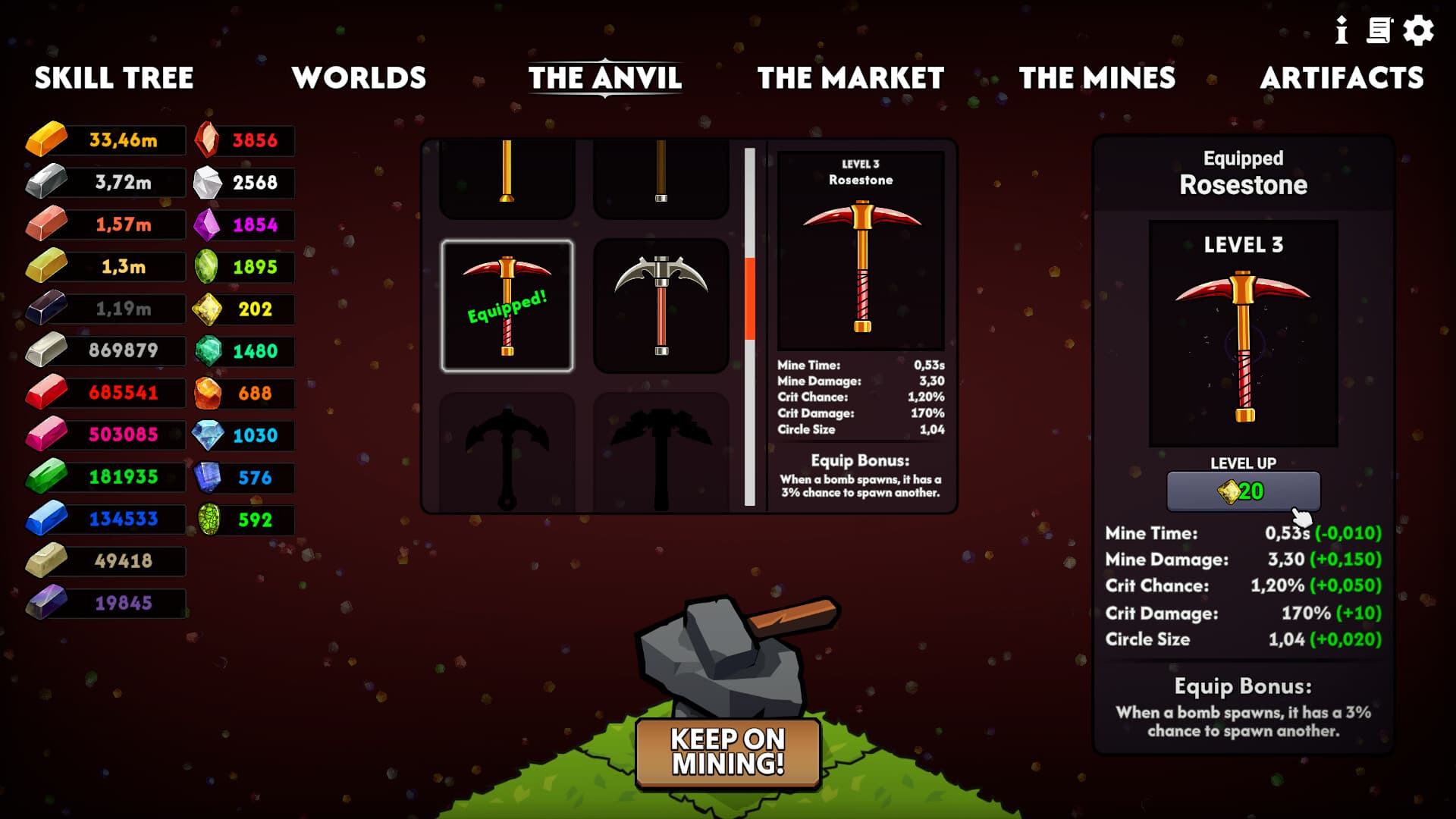The width and height of the screenshot is (1456, 819).
Task: Open THE MARKET tab
Action: coord(851,77)
